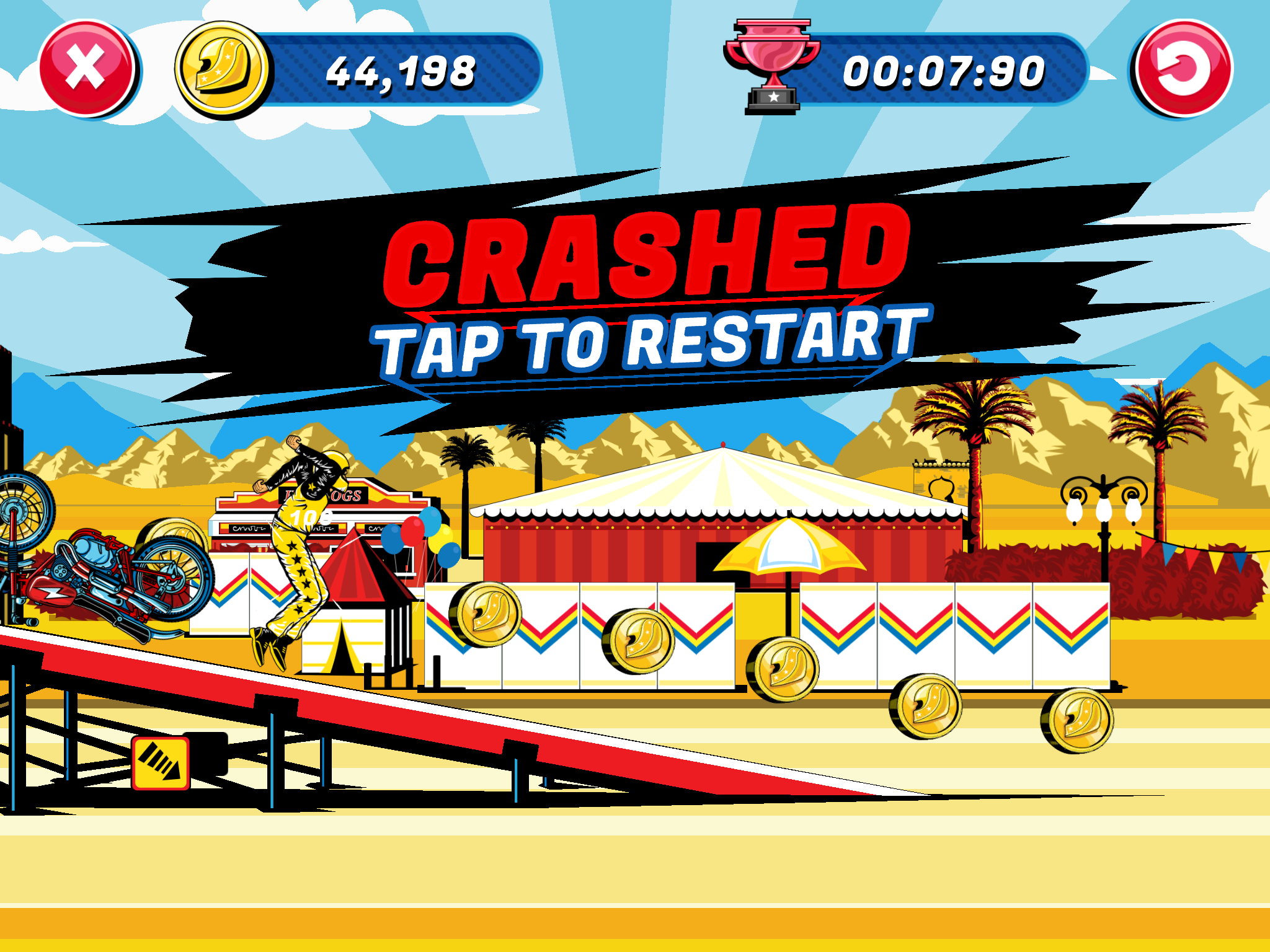This screenshot has width=1270, height=952.
Task: Close the level with the red X button
Action: (x=86, y=69)
